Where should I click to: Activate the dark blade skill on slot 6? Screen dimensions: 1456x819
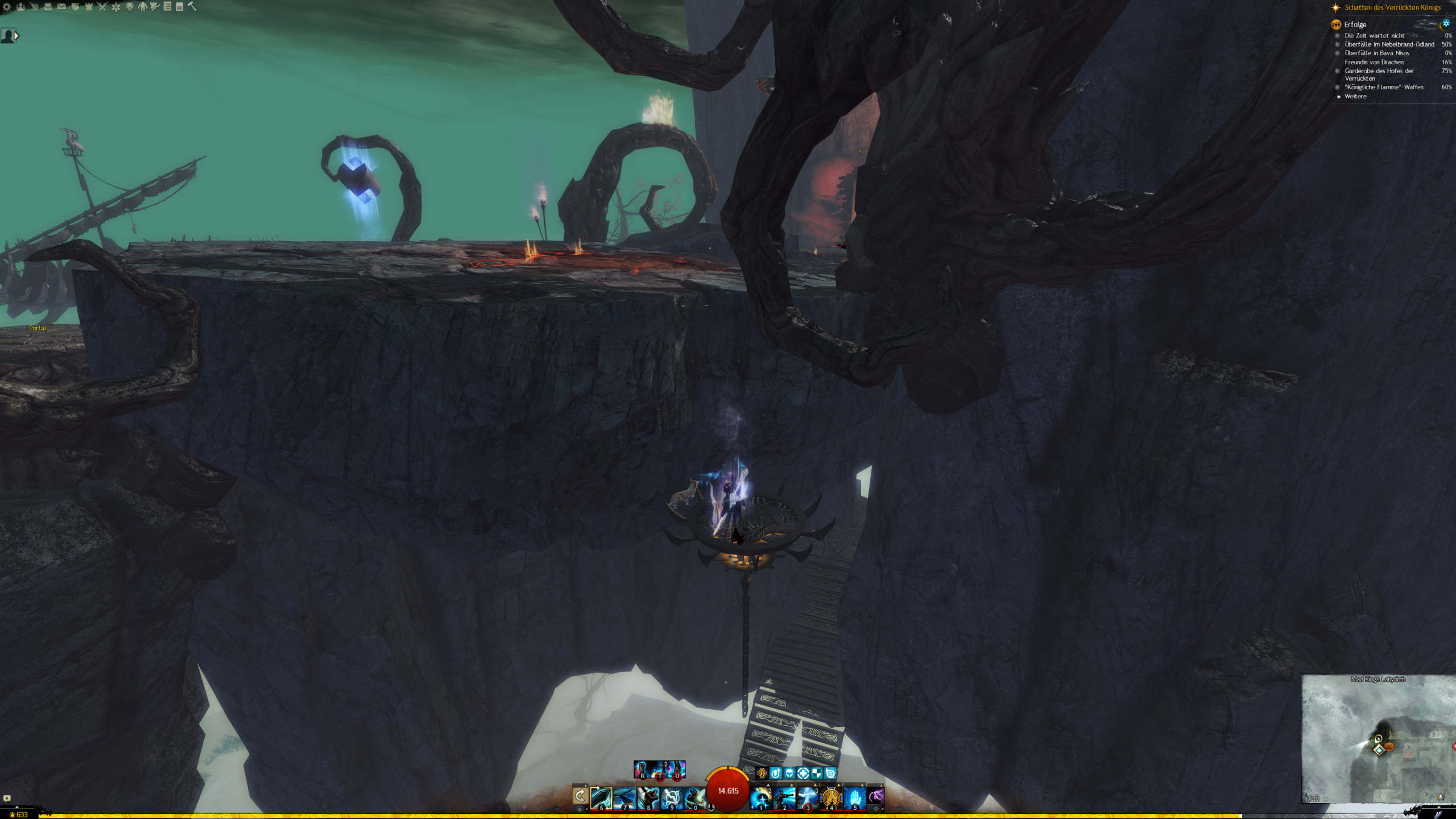pos(601,798)
